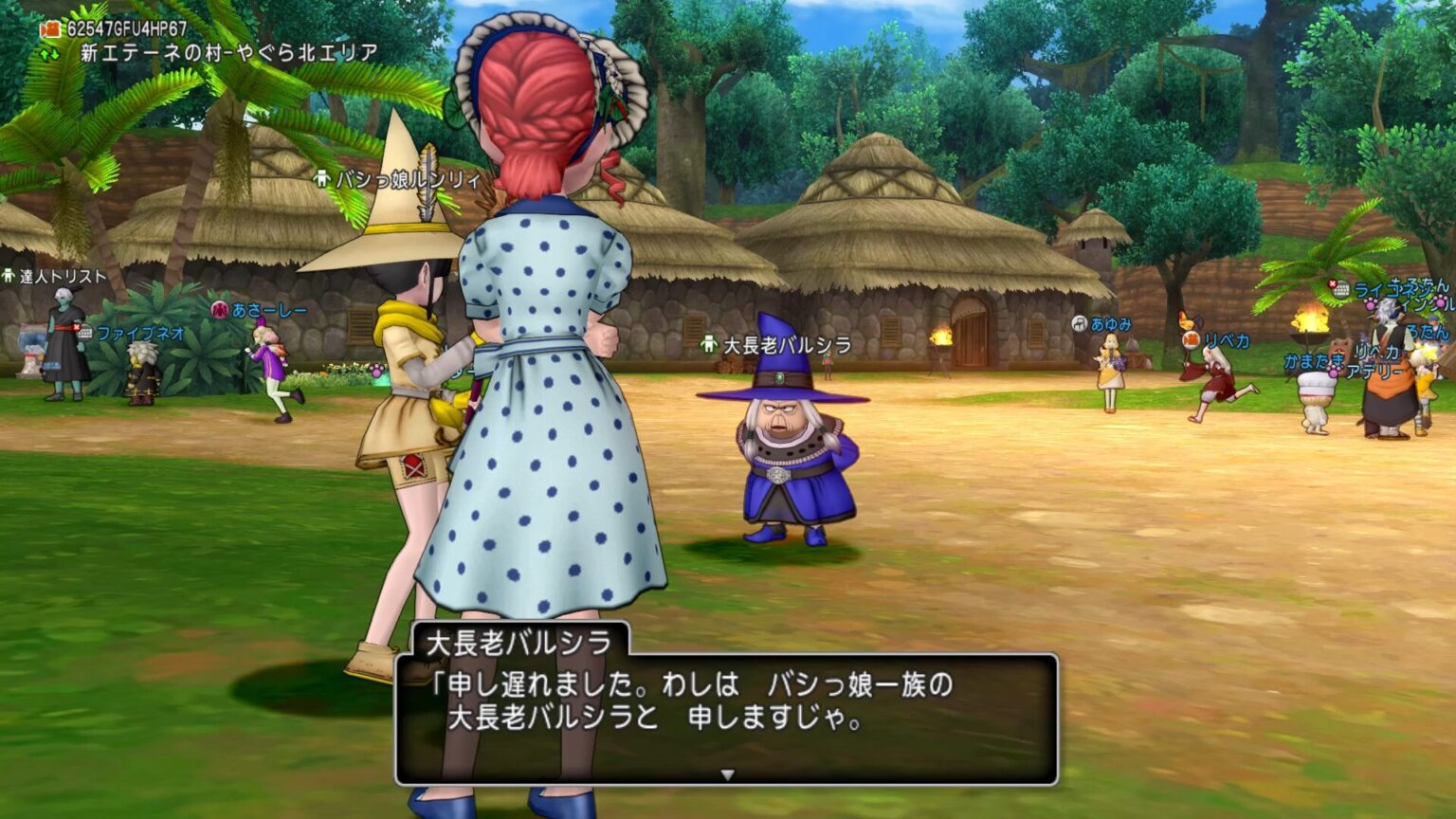Click the chair icon next to あゆみ
Viewport: 1456px width, 819px height.
tap(1078, 323)
